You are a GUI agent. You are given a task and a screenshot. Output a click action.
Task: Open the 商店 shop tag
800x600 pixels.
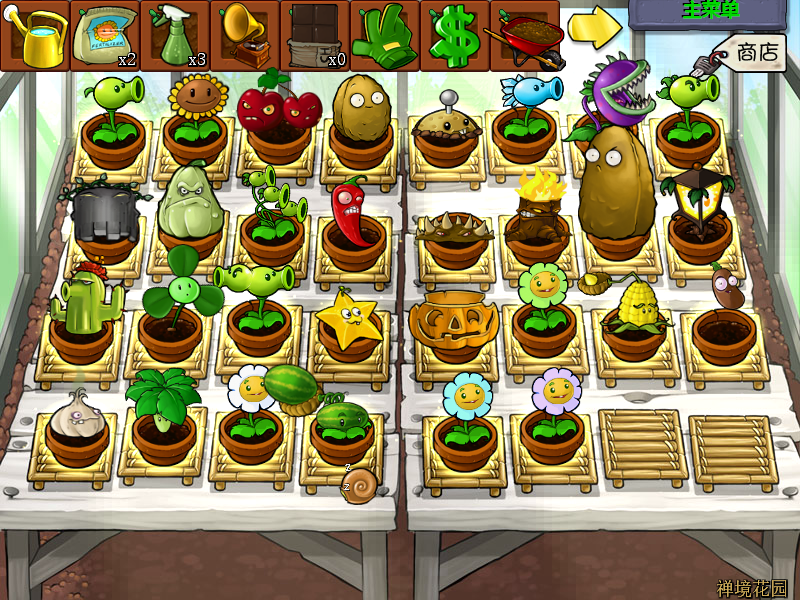point(752,52)
